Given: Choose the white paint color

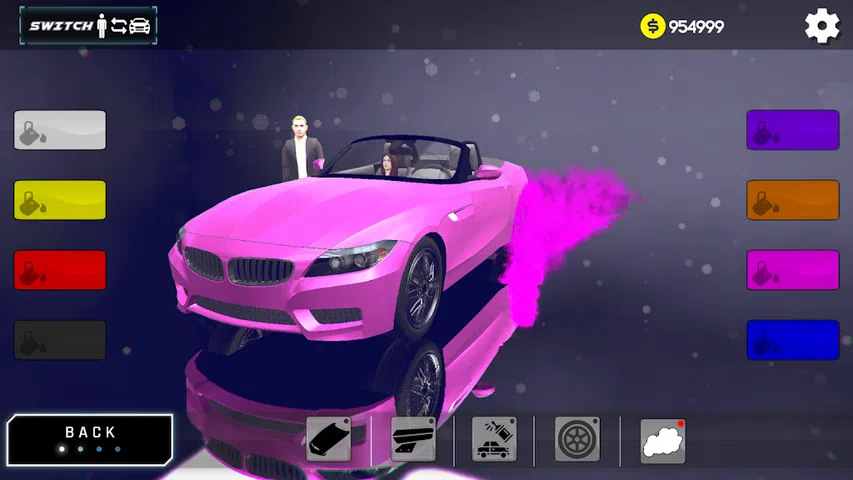Looking at the screenshot, I should pos(60,130).
